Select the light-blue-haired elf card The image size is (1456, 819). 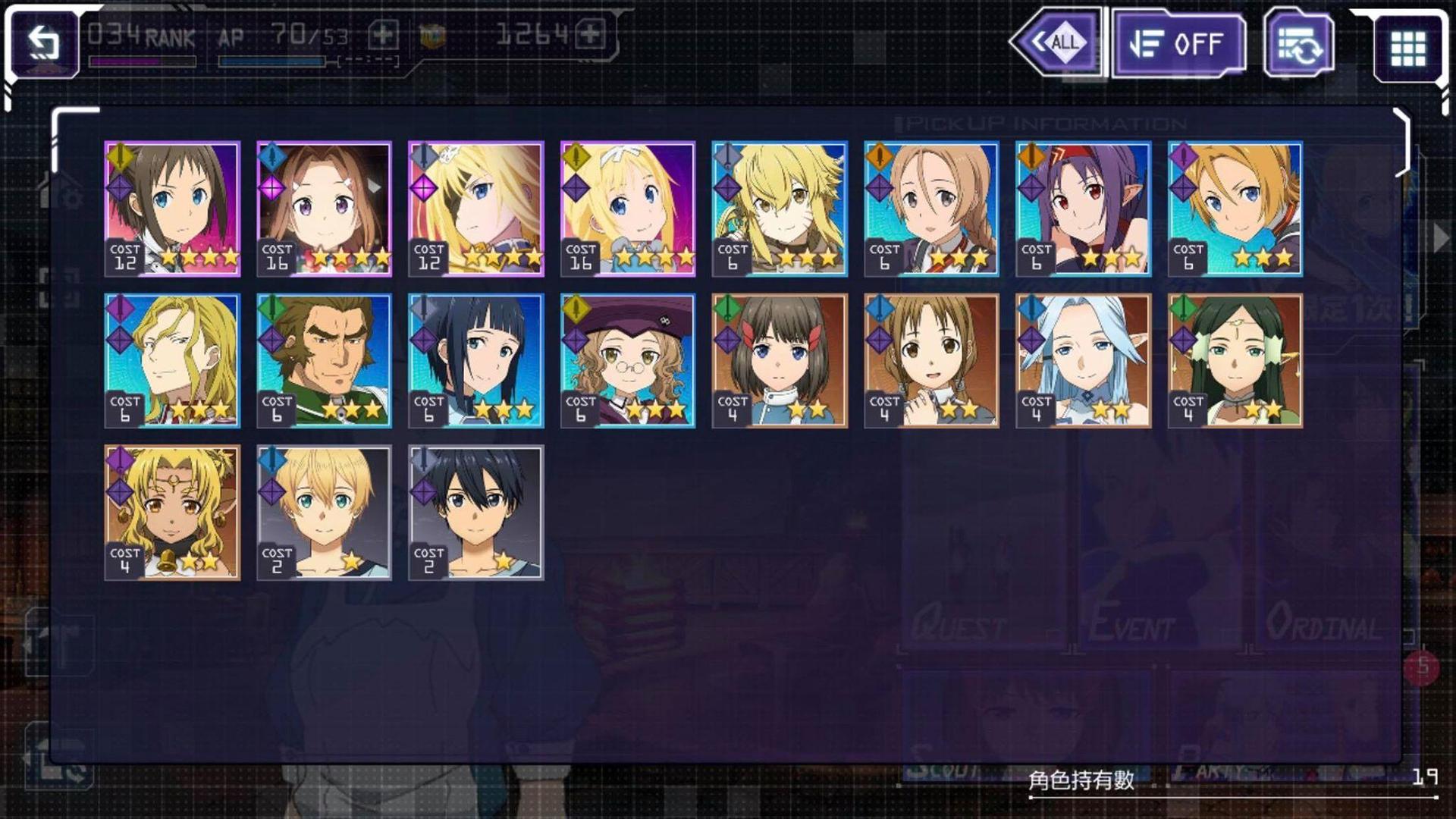(x=1083, y=360)
